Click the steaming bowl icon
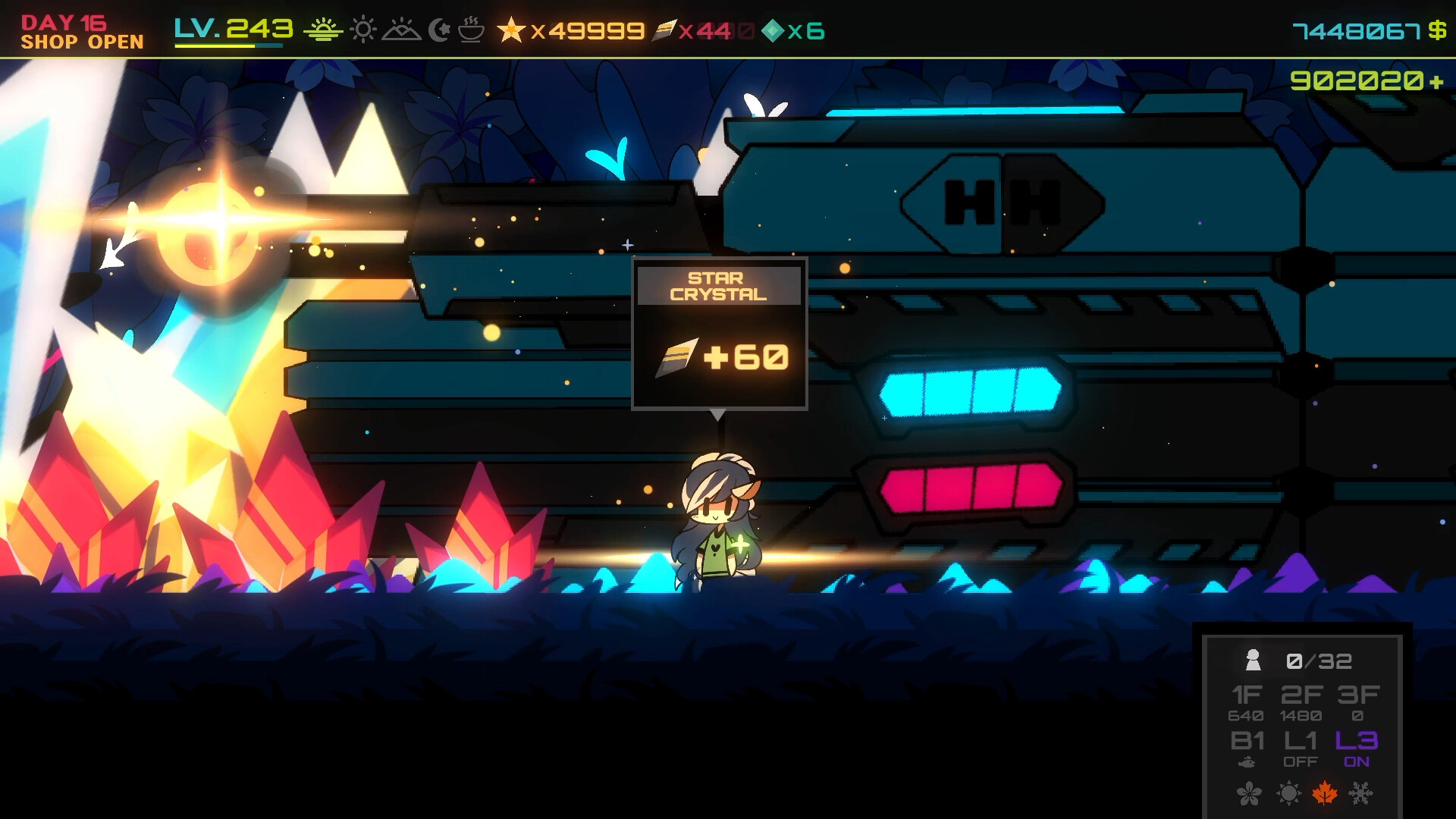The width and height of the screenshot is (1456, 819). click(471, 30)
